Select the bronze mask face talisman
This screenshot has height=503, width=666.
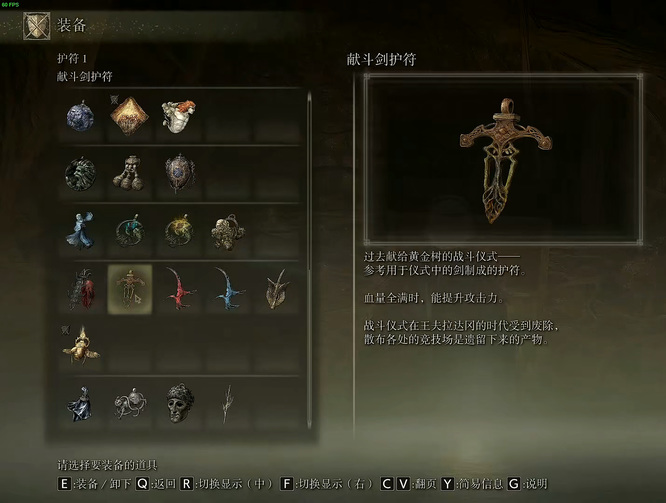pyautogui.click(x=179, y=402)
